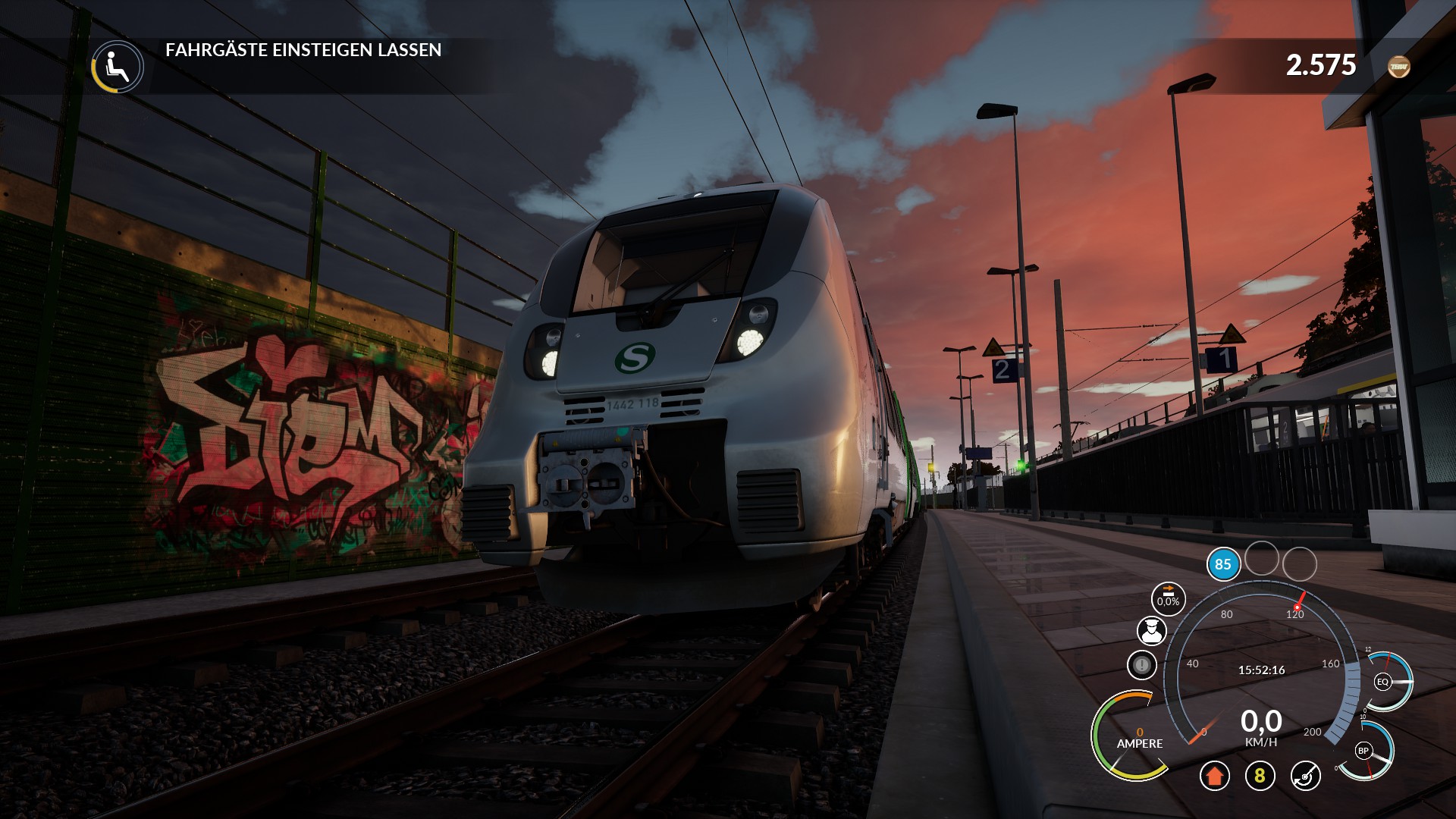Click the train driver cap icon
The width and height of the screenshot is (1456, 819).
1151,630
